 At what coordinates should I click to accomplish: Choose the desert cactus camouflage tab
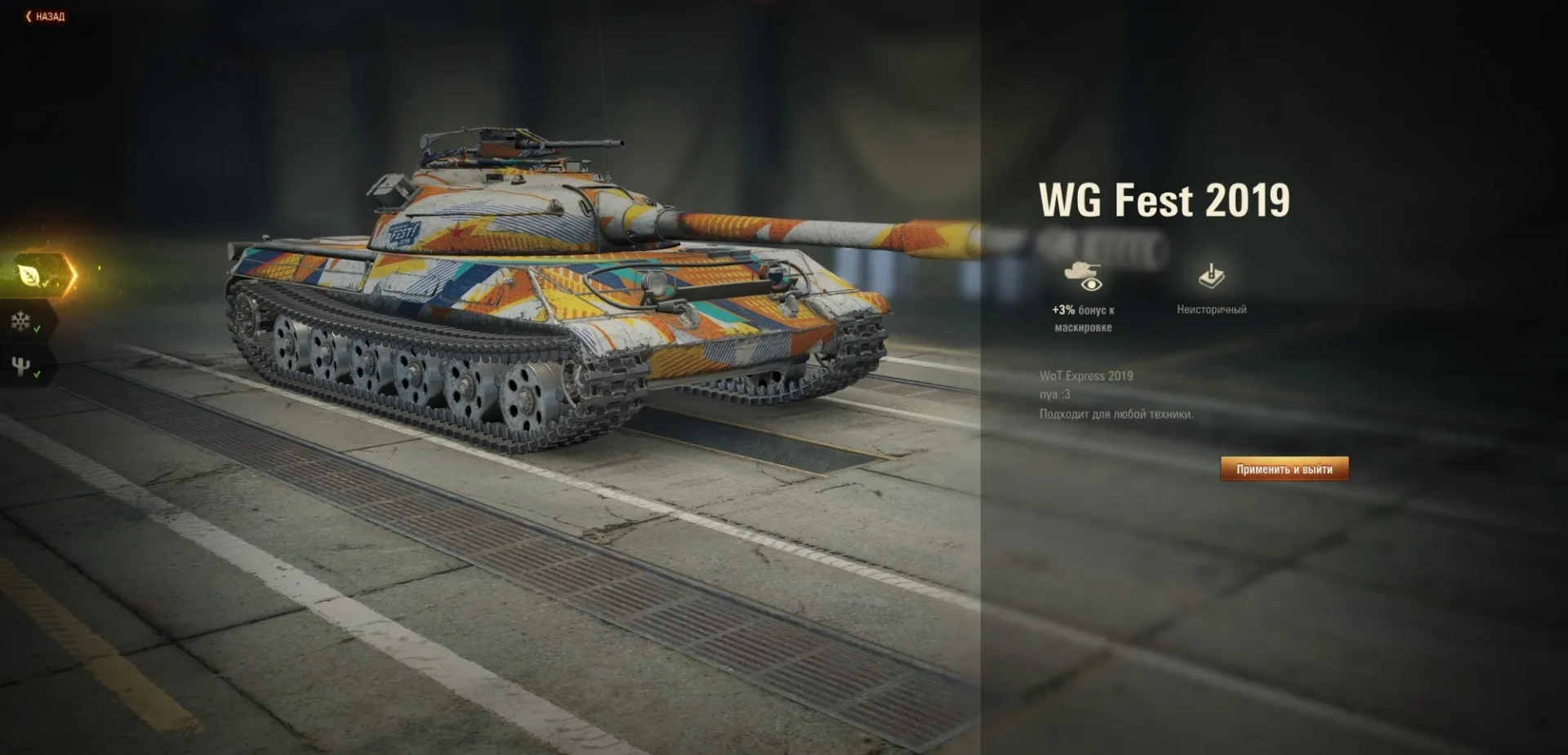pyautogui.click(x=21, y=366)
